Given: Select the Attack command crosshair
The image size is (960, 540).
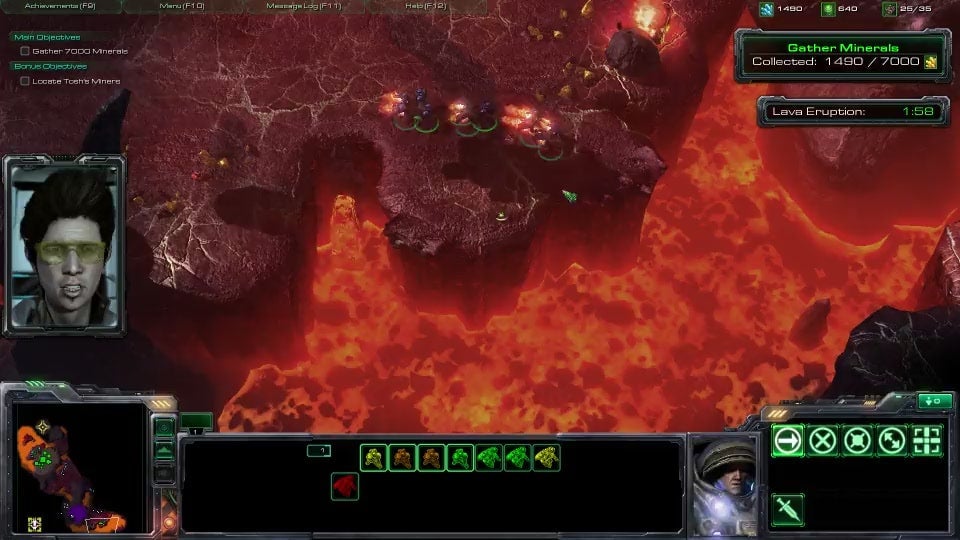Looking at the screenshot, I should [928, 440].
